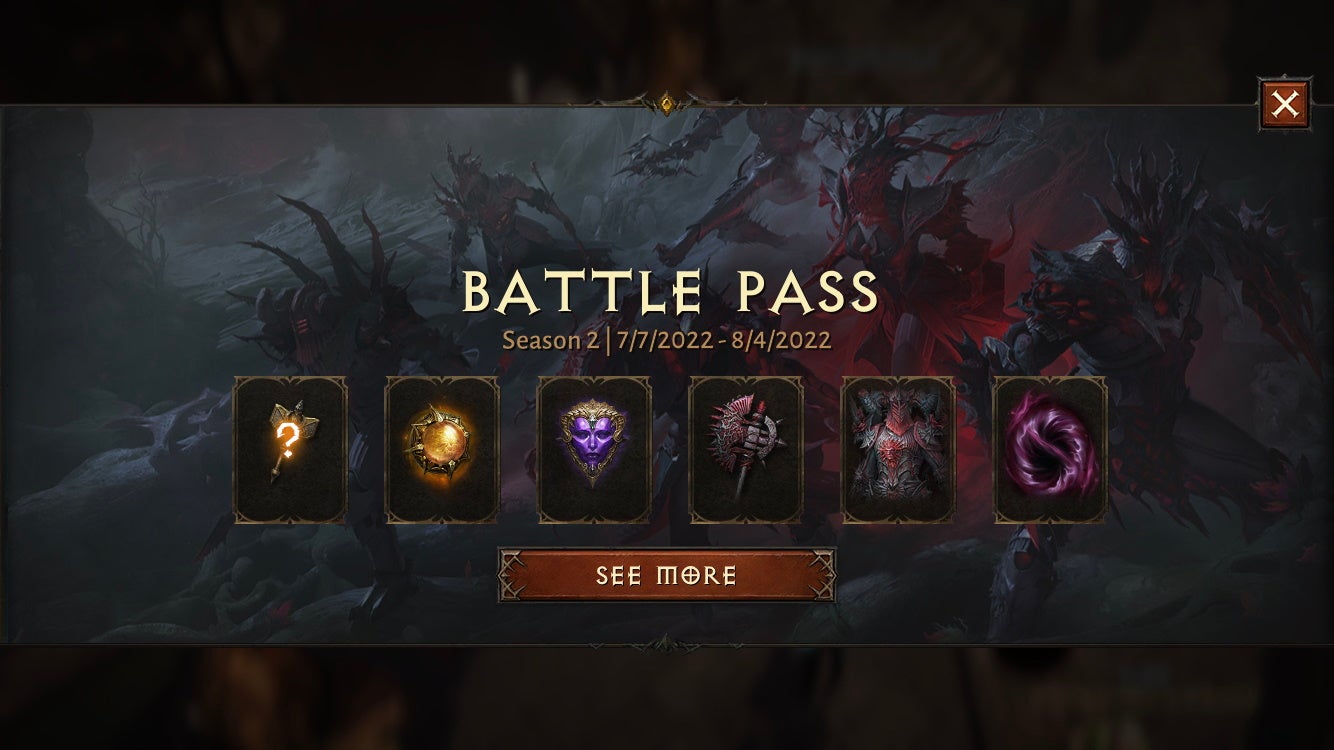Select the mystery key reward icon

(x=290, y=448)
